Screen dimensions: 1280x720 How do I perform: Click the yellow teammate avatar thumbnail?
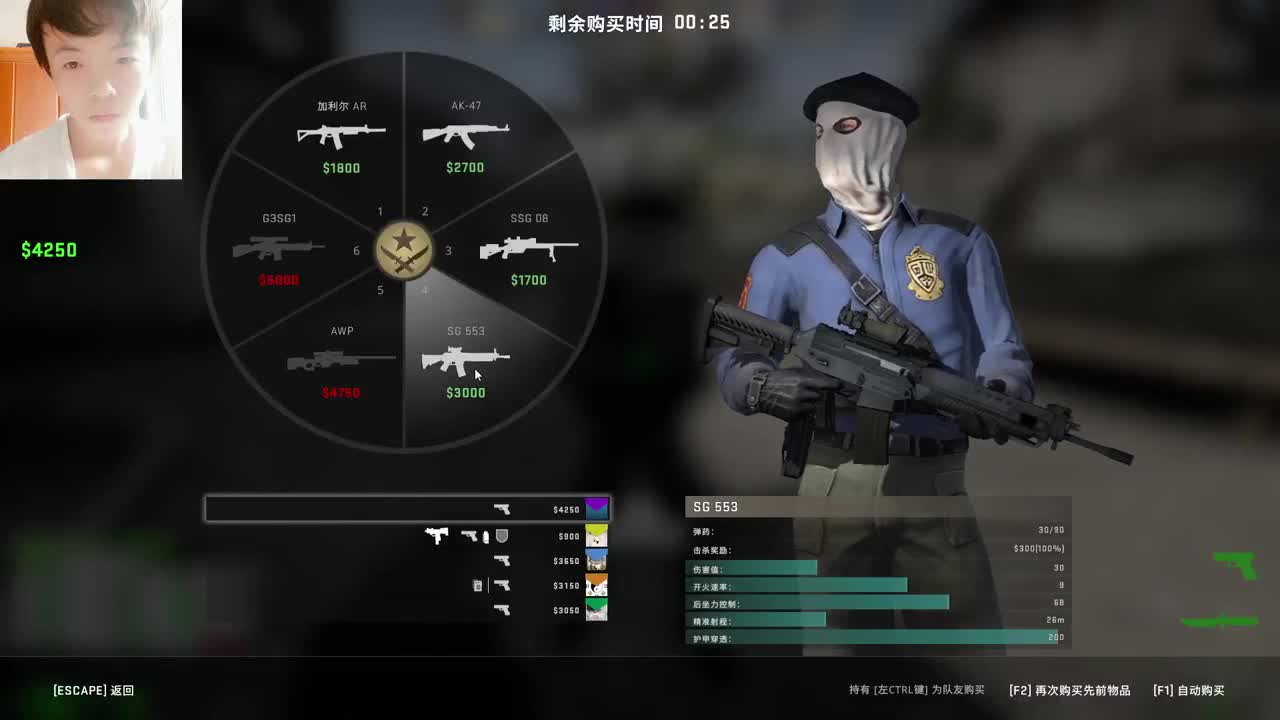click(x=596, y=534)
